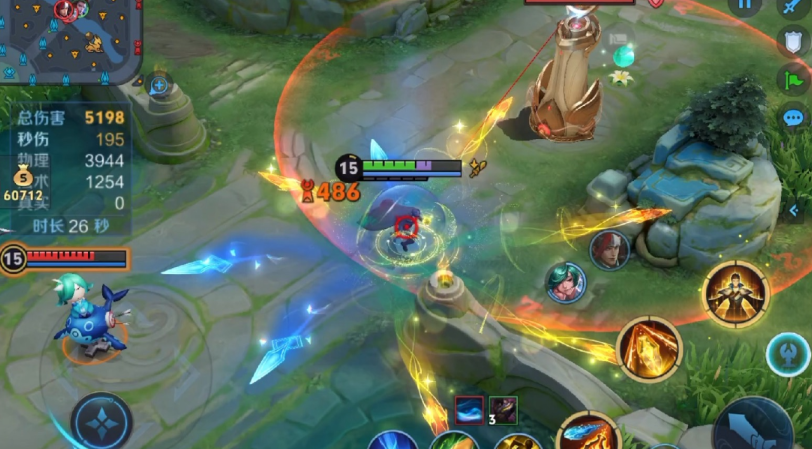The height and width of the screenshot is (449, 812).
Task: Target the green-haired enemy hero portrait
Action: (566, 282)
